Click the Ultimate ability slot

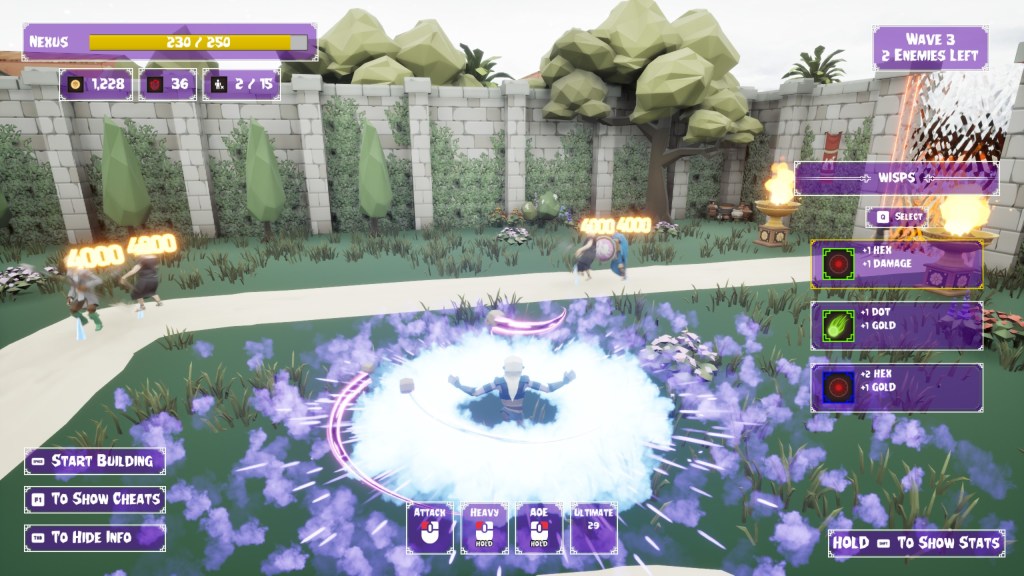(592, 528)
